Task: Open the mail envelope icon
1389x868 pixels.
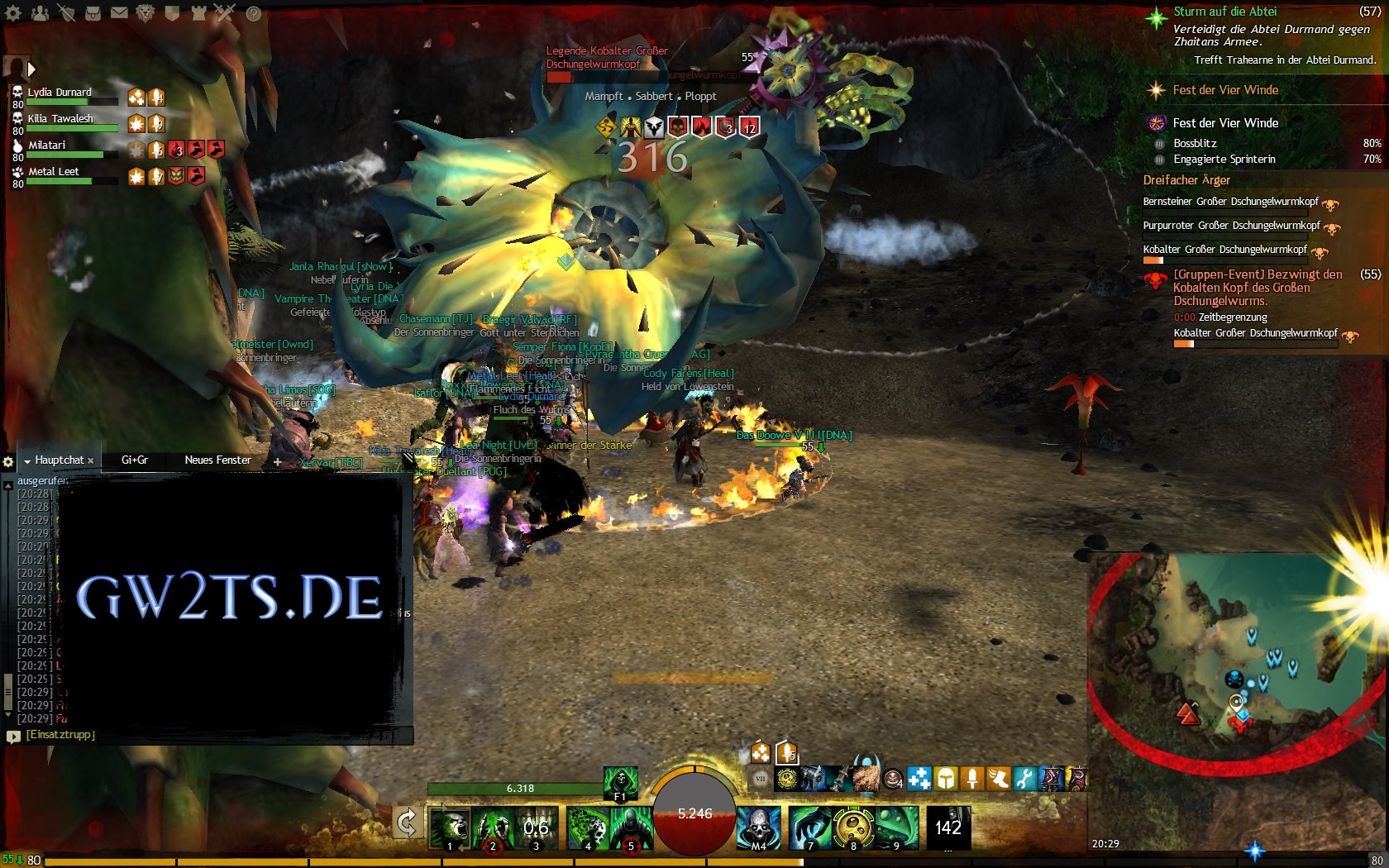Action: pos(119,13)
